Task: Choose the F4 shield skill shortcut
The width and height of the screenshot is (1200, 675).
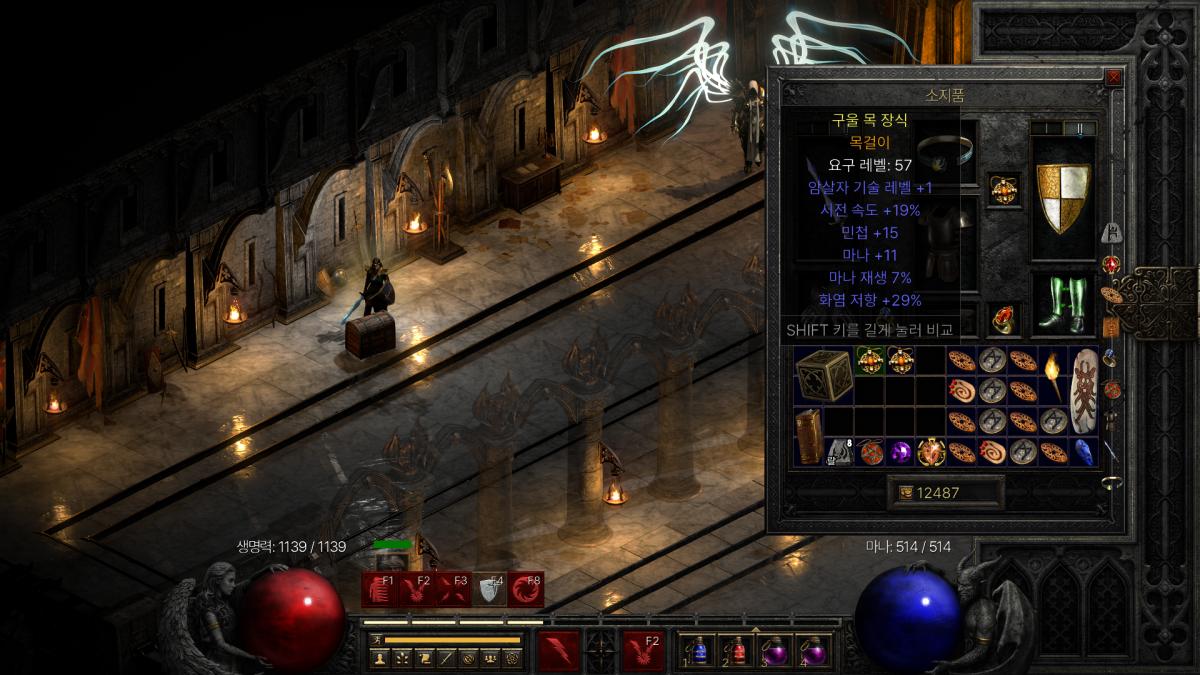Action: [490, 590]
